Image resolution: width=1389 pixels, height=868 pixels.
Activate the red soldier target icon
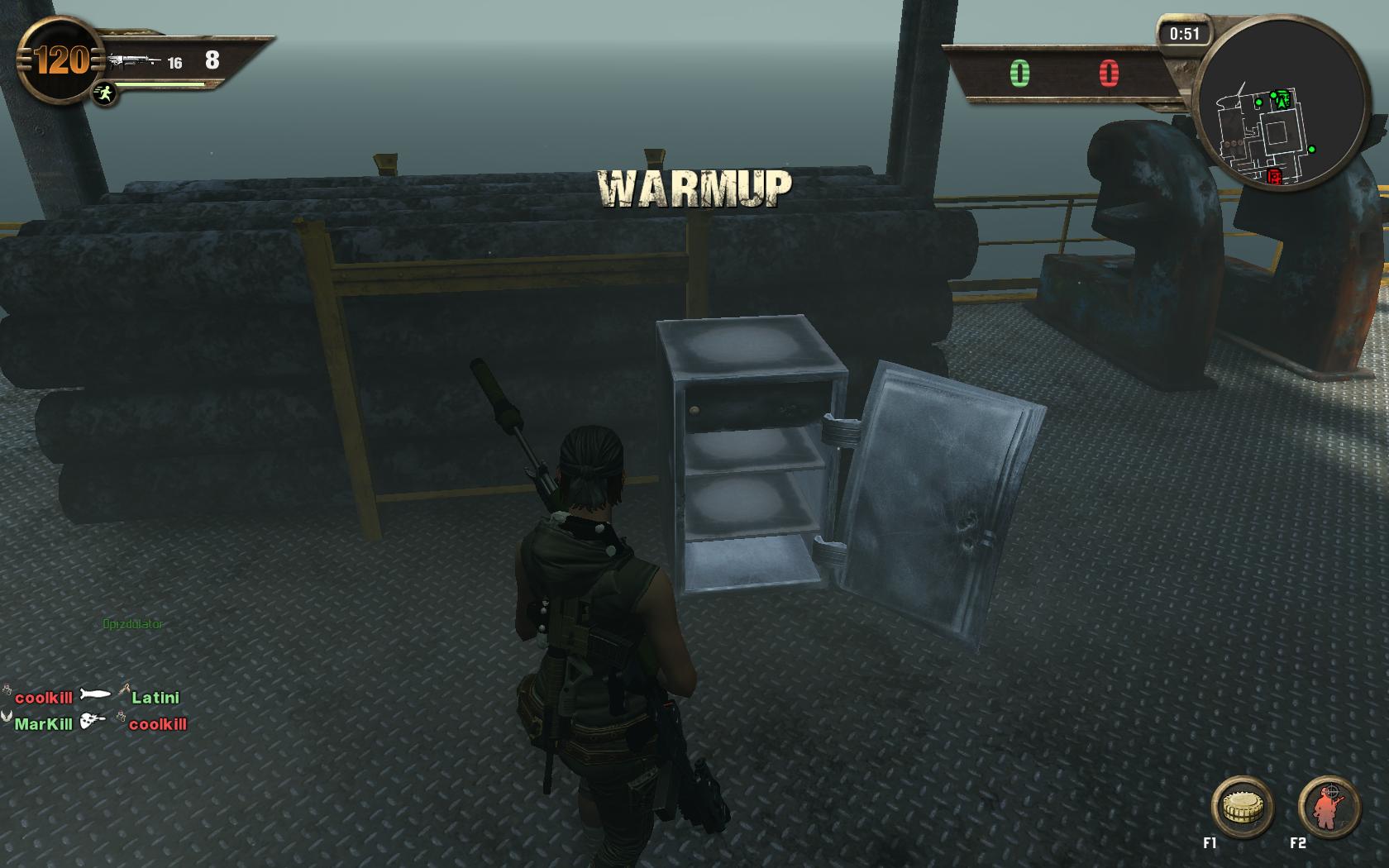tap(1329, 808)
